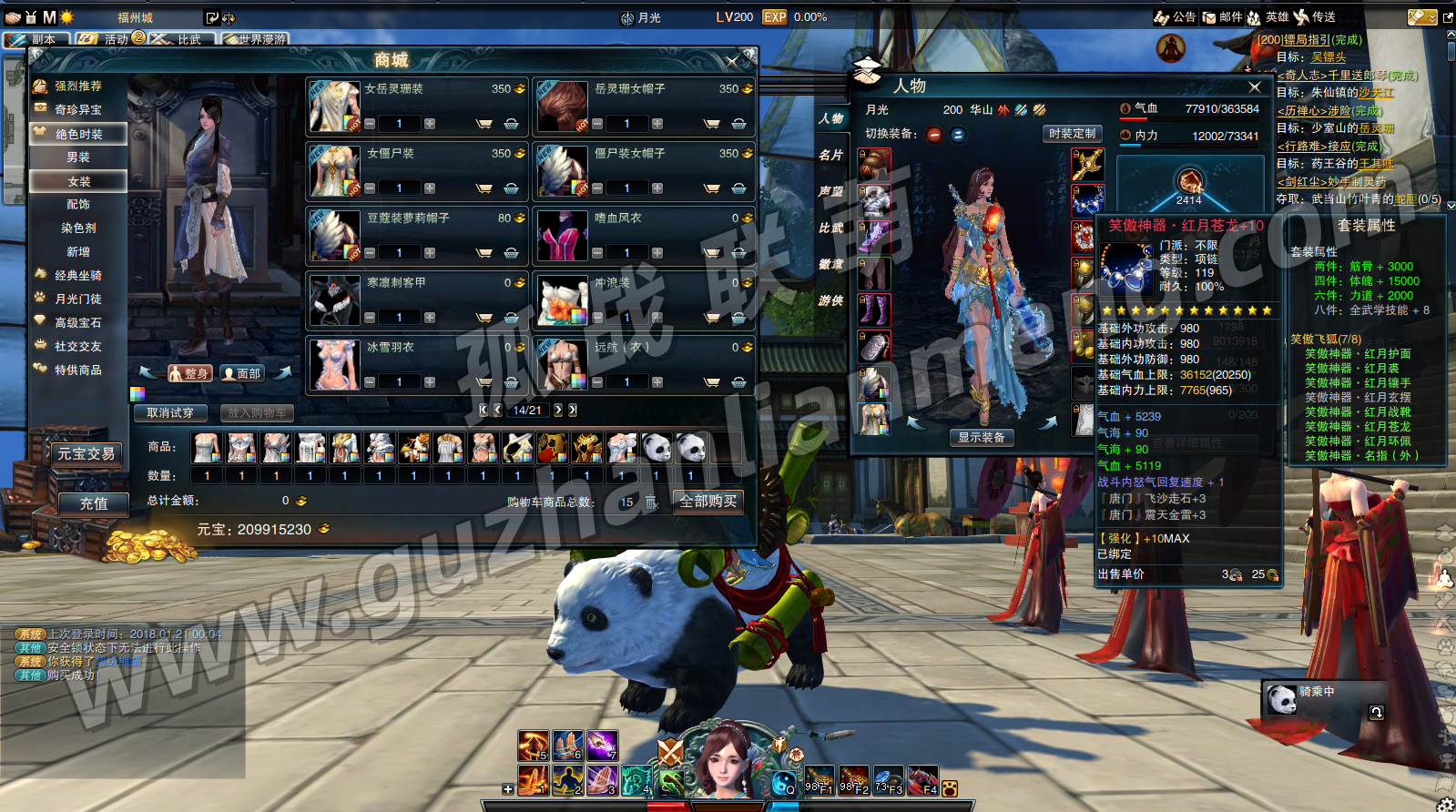
Task: Open the 高级宝石 shop category
Action: tap(77, 323)
